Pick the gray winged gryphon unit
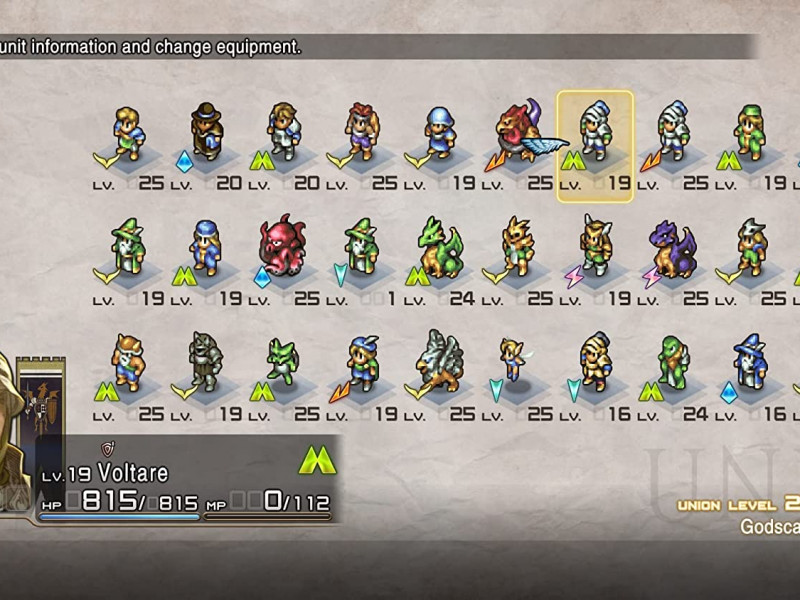This screenshot has height=600, width=800. (x=440, y=360)
